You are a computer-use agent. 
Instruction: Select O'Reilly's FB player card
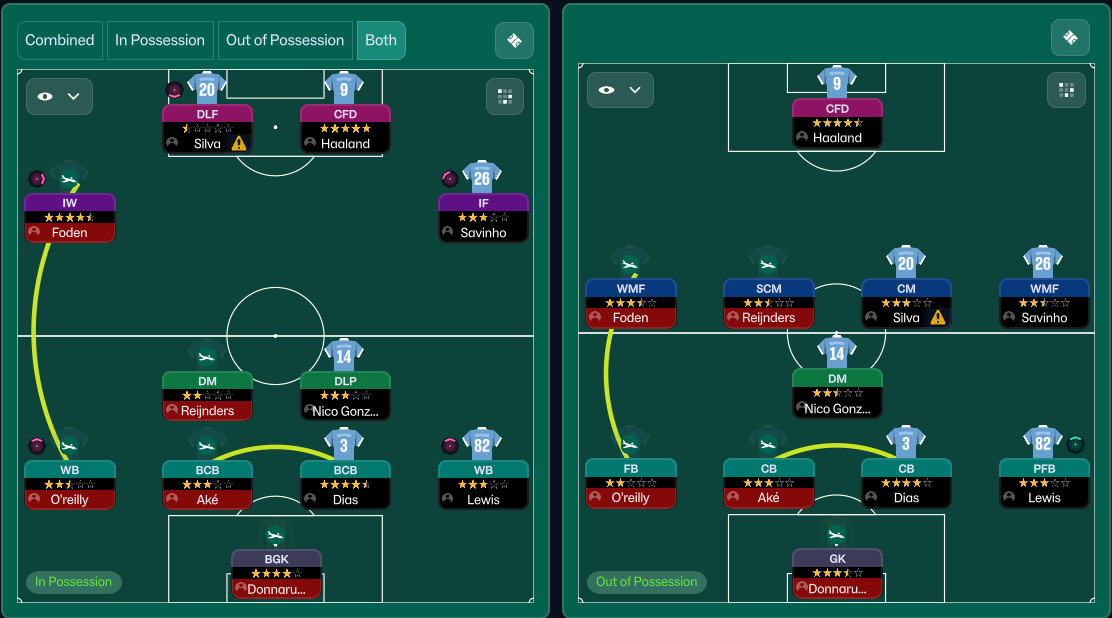630,483
